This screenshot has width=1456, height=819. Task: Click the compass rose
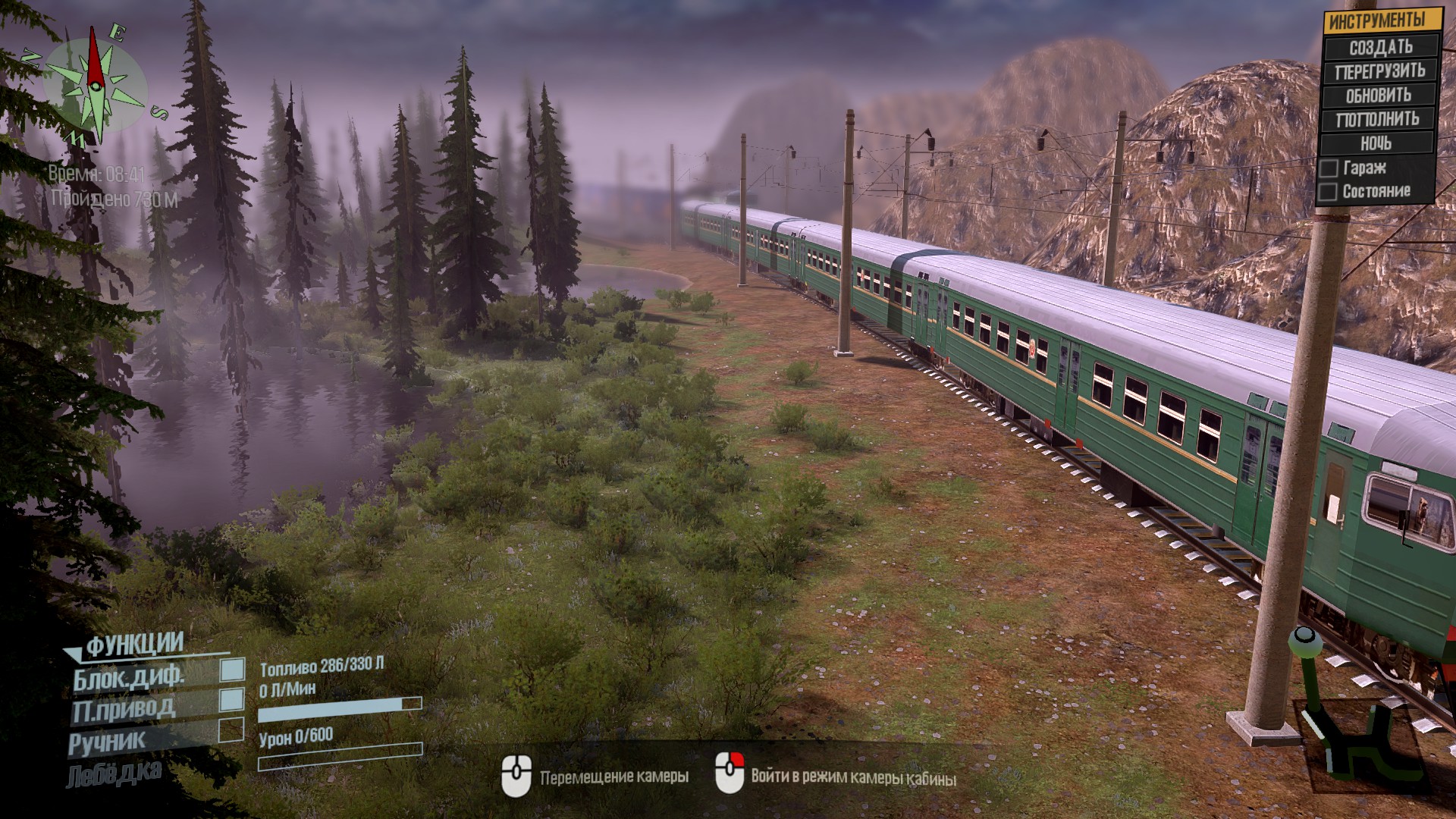coord(96,85)
